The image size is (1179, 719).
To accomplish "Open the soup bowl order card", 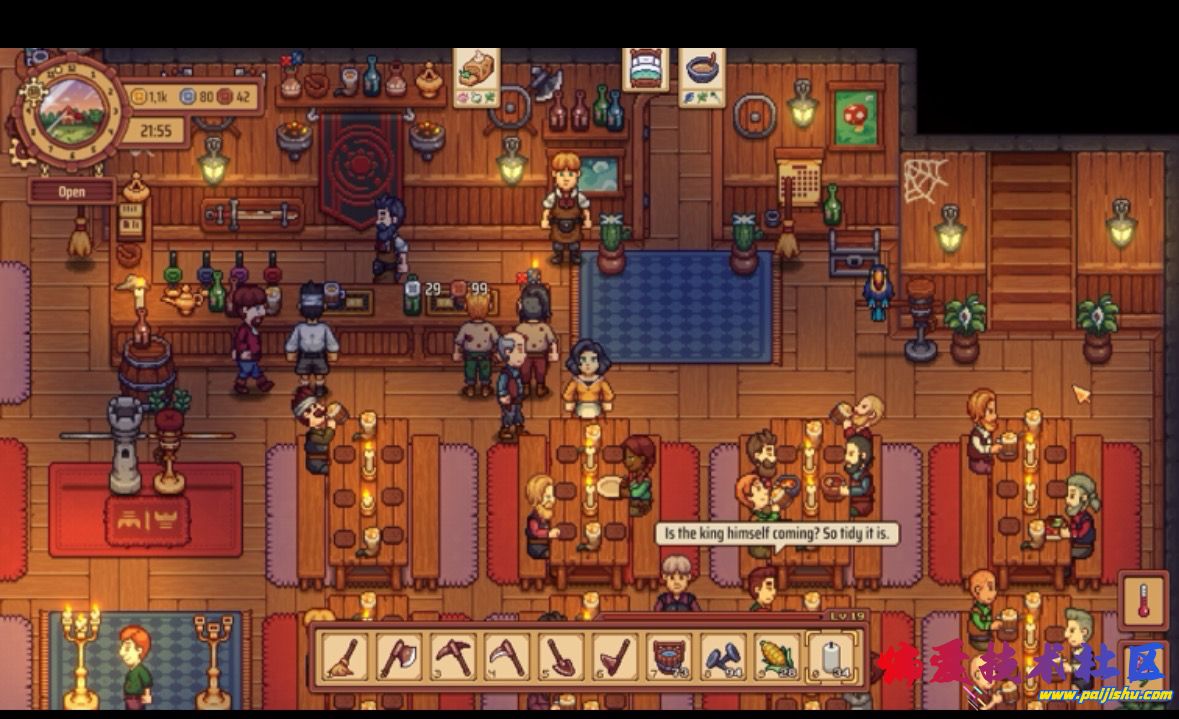I will coord(704,75).
